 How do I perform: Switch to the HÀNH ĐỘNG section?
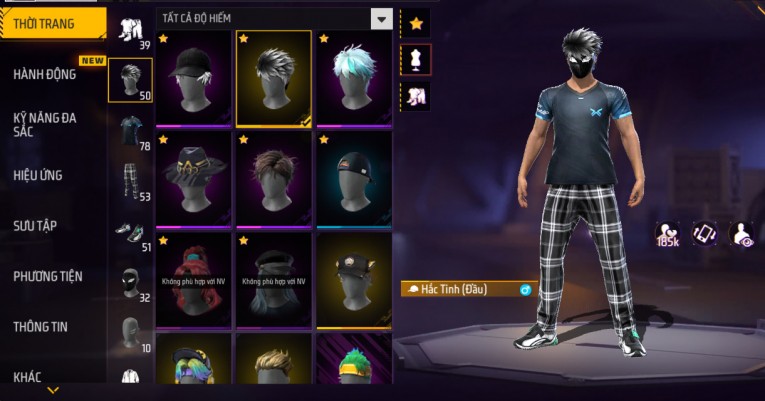click(45, 74)
